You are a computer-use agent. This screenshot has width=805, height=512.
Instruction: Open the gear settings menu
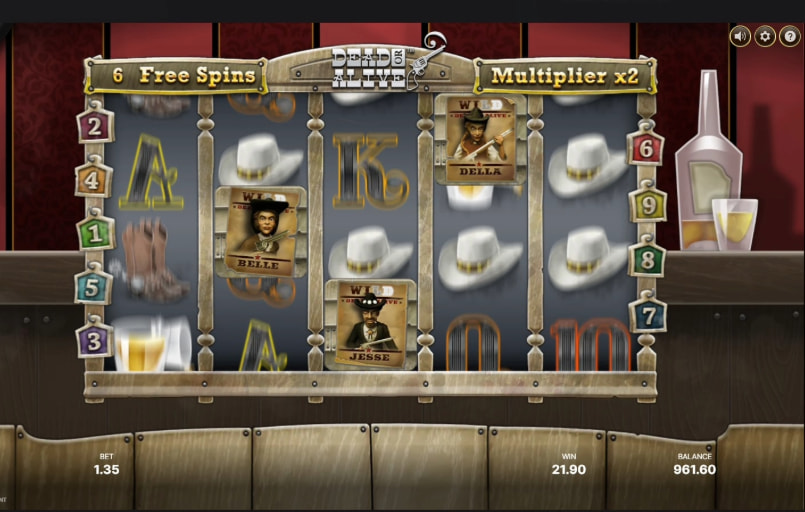click(765, 36)
